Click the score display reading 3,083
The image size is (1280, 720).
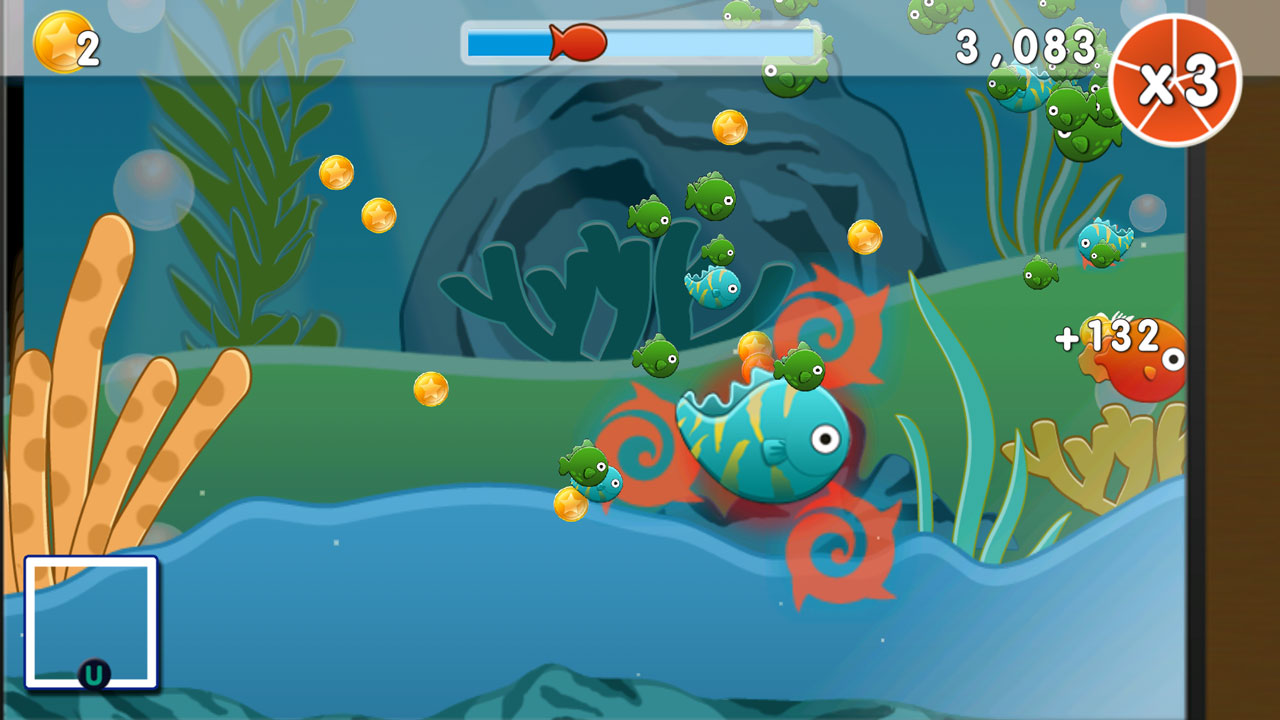click(x=1025, y=45)
